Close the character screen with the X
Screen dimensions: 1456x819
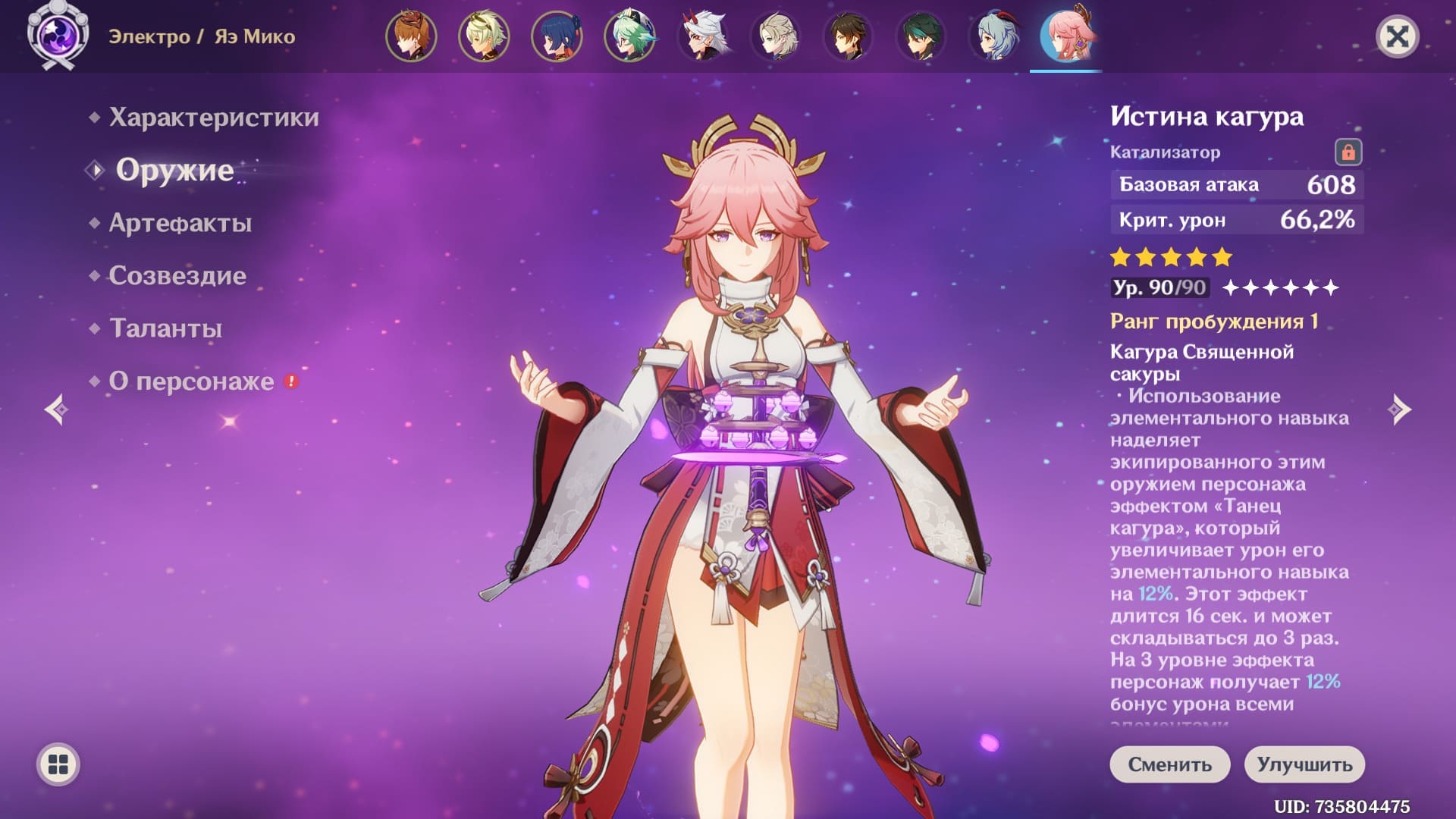[1397, 36]
